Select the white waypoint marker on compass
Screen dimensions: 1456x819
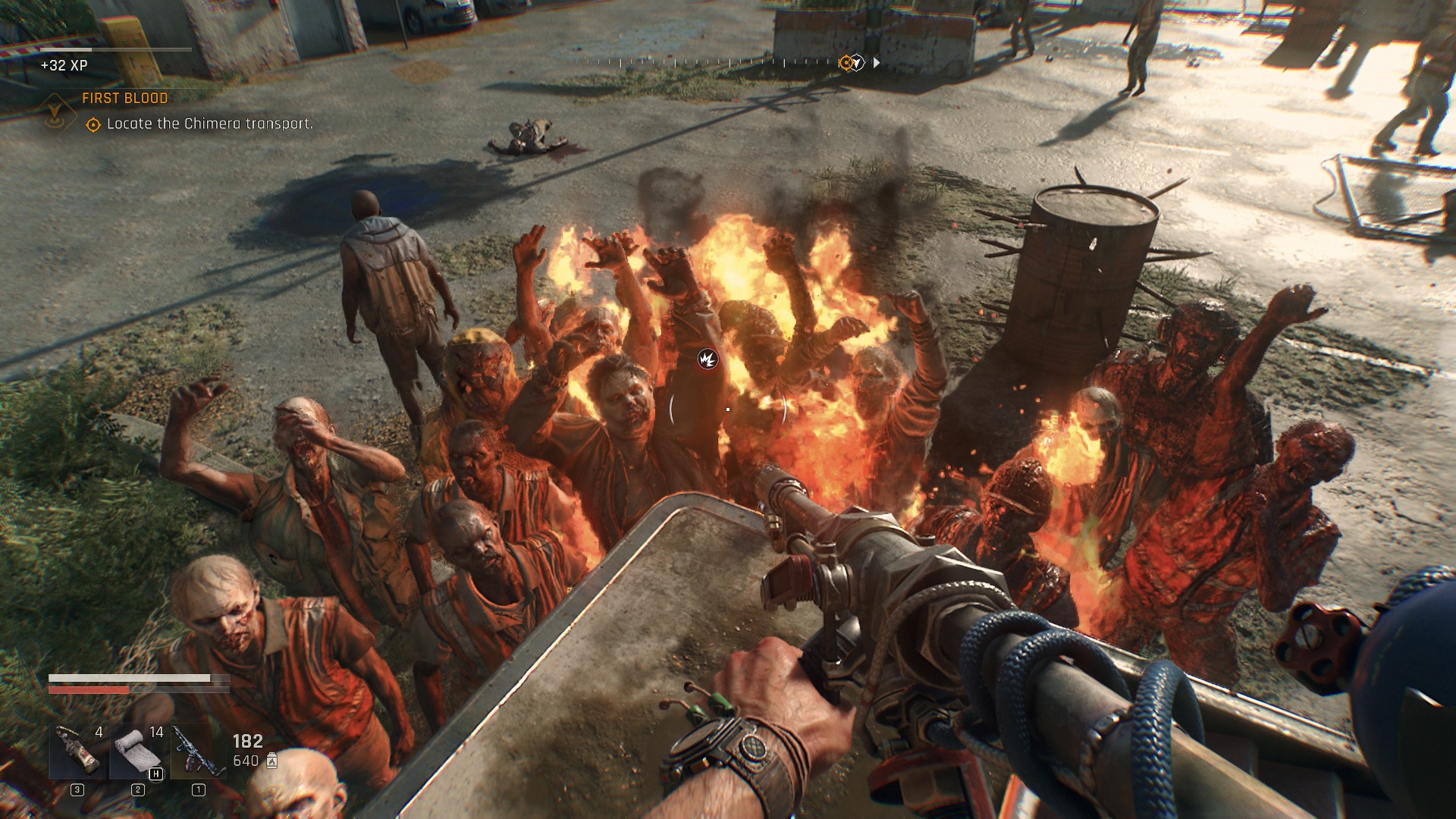point(858,63)
